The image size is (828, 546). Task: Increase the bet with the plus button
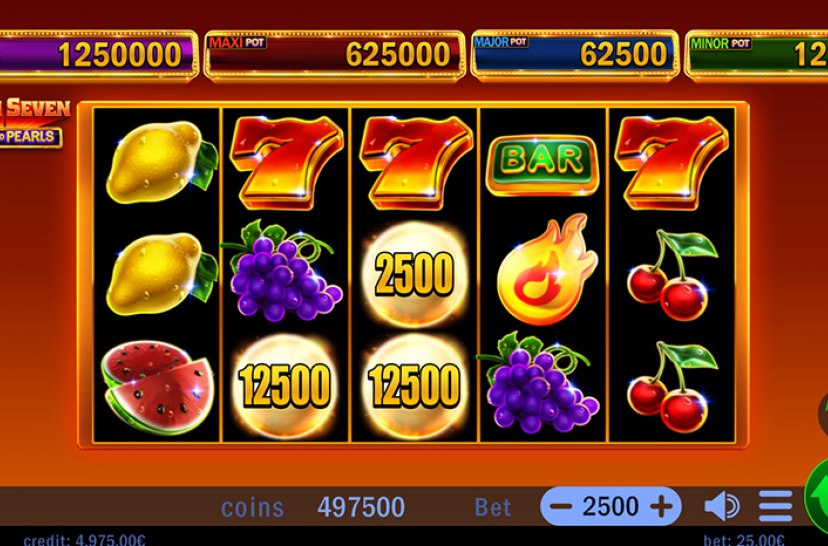pyautogui.click(x=661, y=507)
